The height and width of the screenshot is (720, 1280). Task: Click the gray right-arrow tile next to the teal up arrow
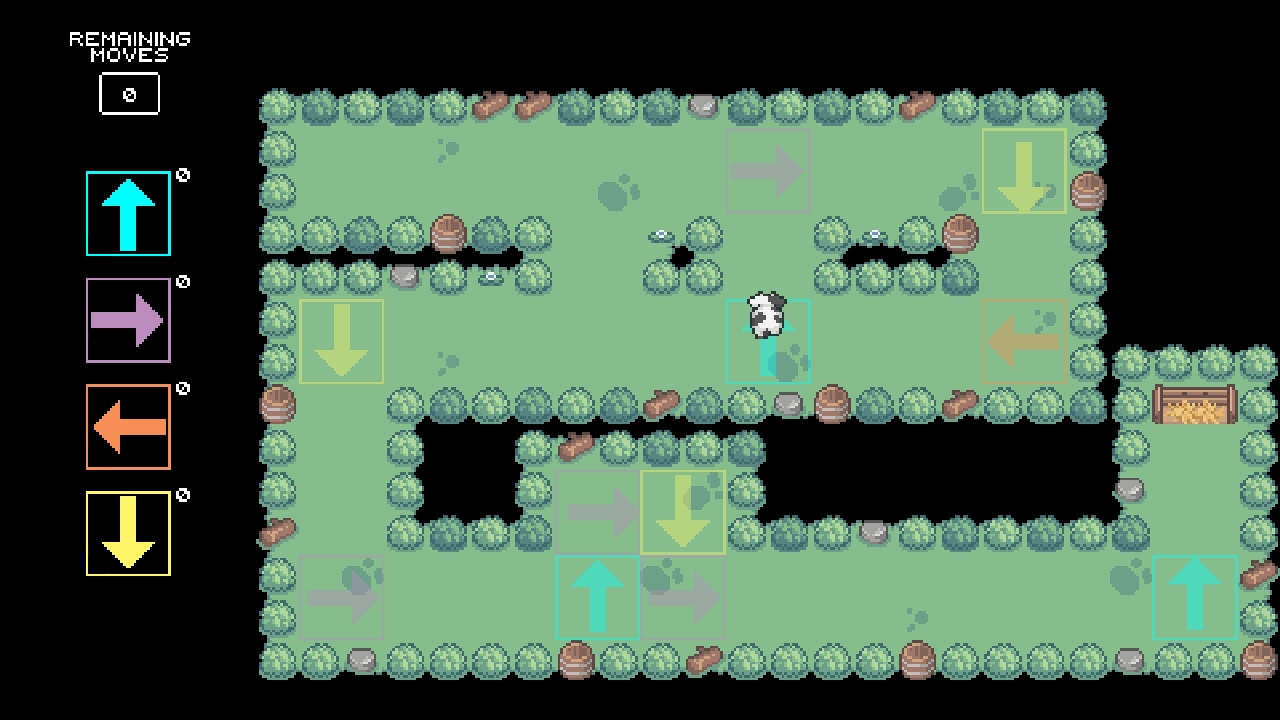pyautogui.click(x=683, y=597)
